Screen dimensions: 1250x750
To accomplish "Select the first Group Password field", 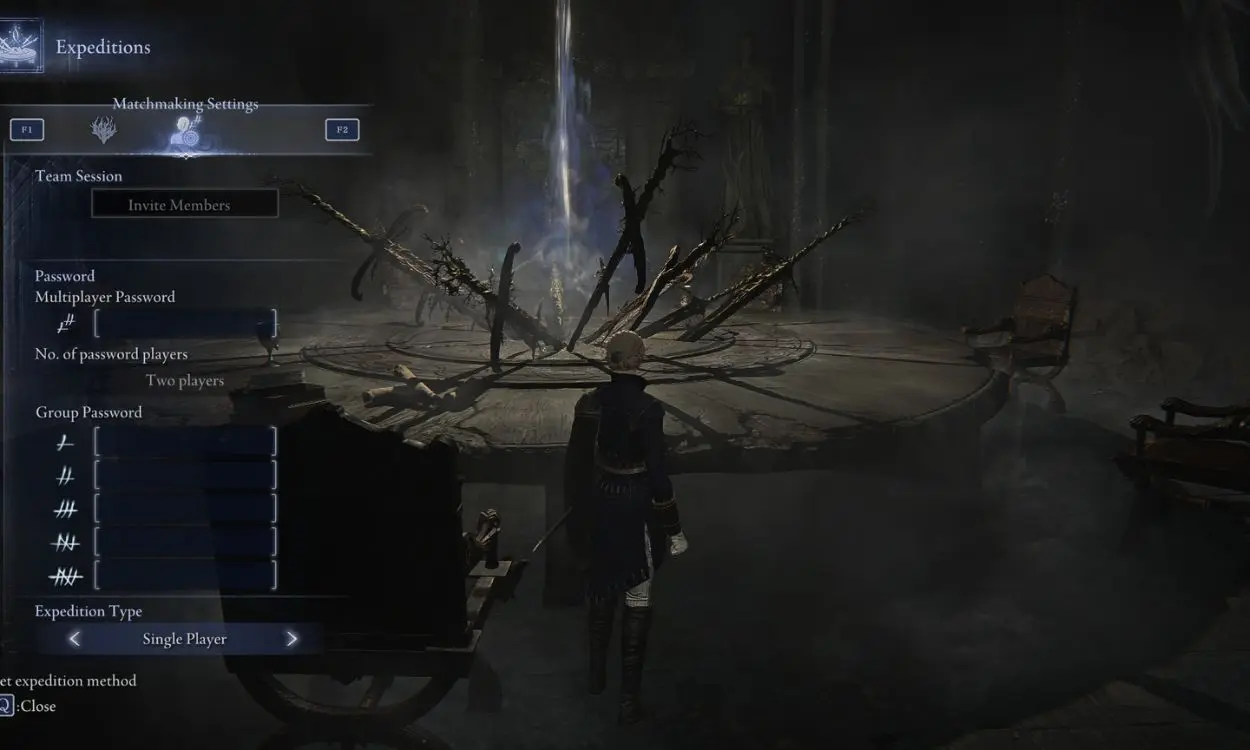I will click(x=185, y=441).
